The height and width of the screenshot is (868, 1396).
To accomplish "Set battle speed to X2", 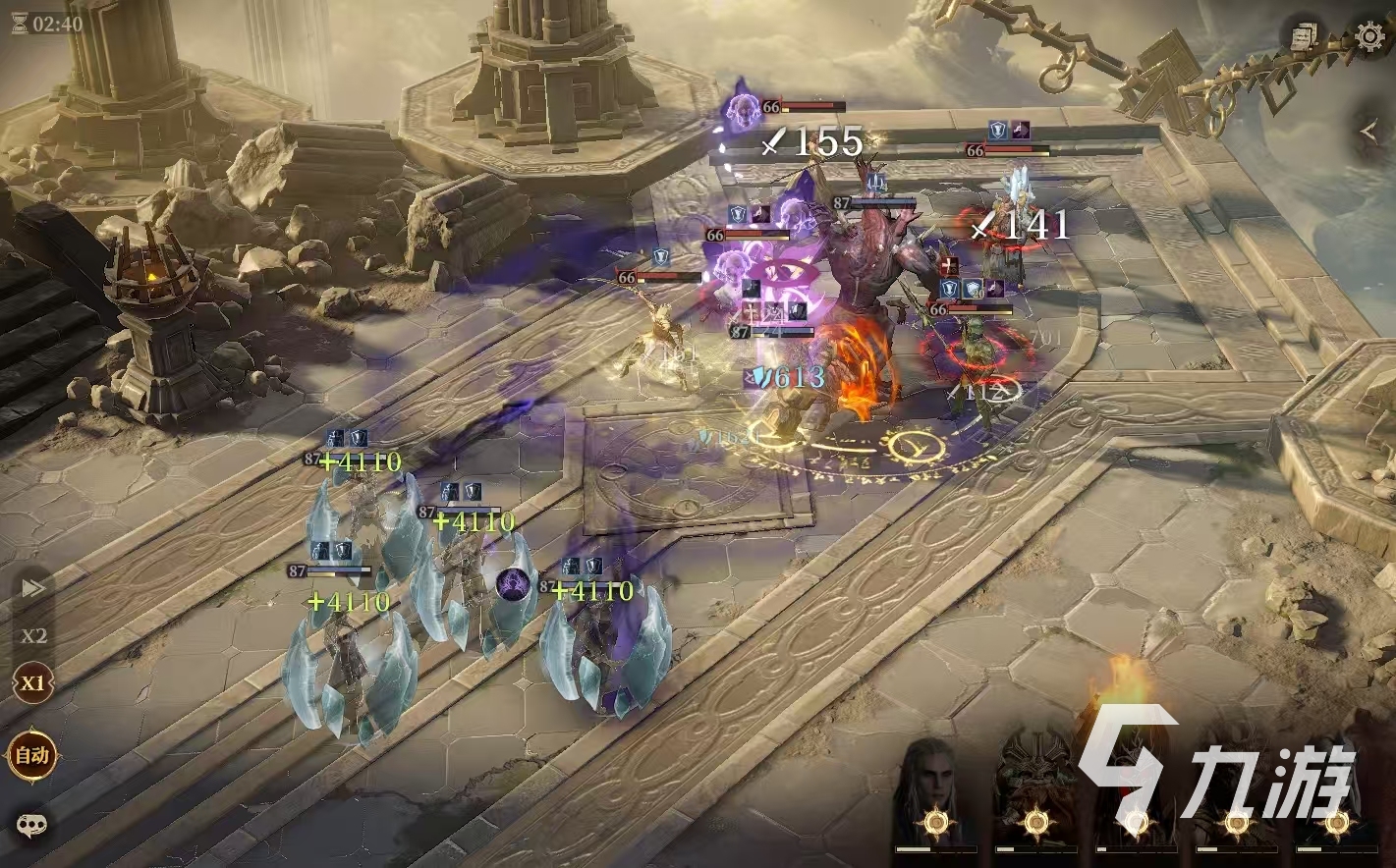I will tap(33, 635).
